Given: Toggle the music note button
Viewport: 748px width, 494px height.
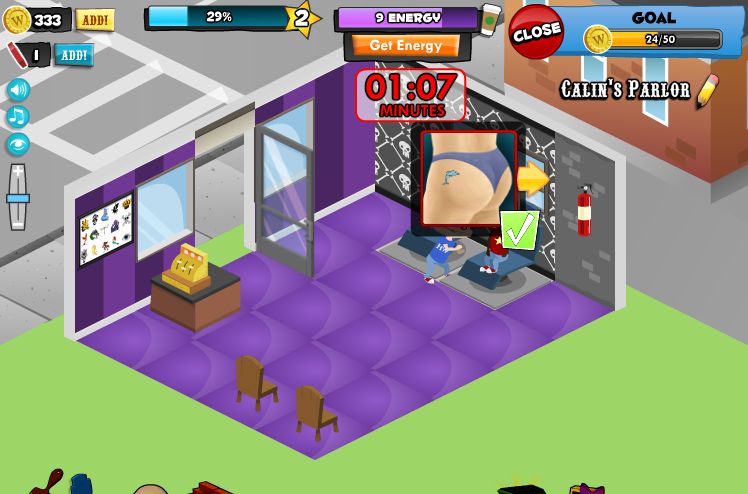Looking at the screenshot, I should coord(18,117).
